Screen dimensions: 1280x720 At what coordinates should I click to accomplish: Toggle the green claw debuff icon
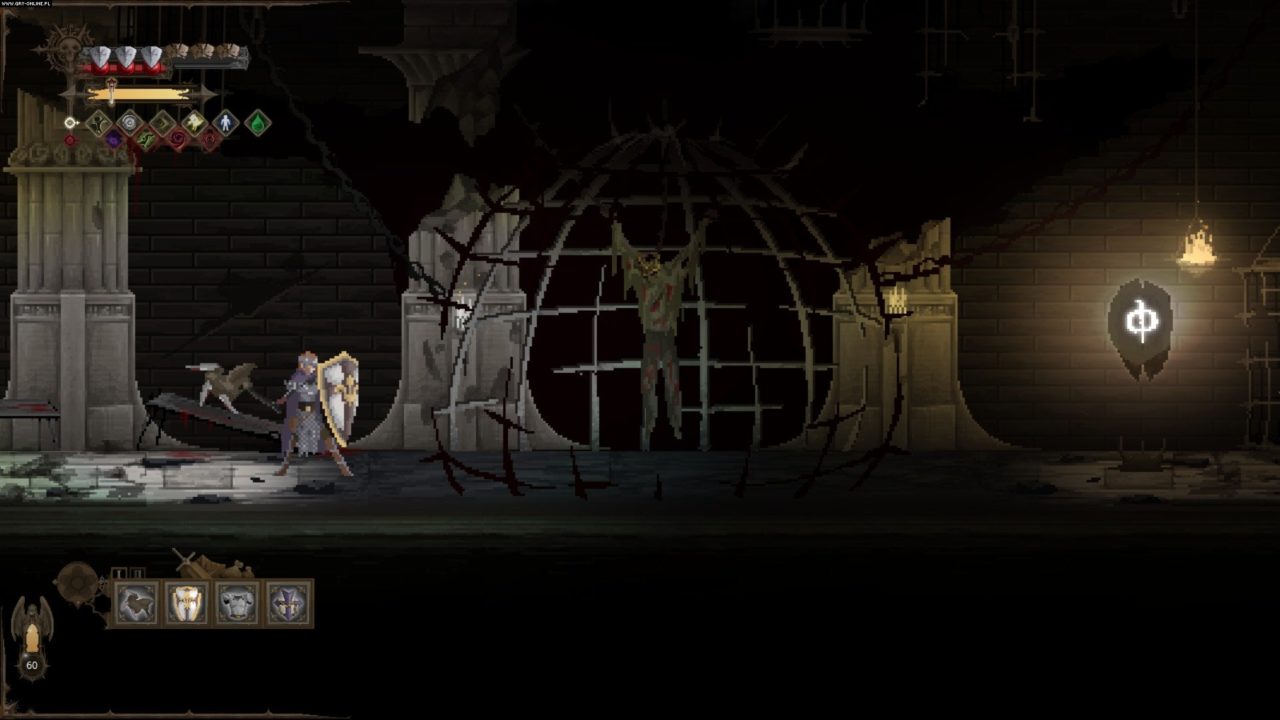146,138
